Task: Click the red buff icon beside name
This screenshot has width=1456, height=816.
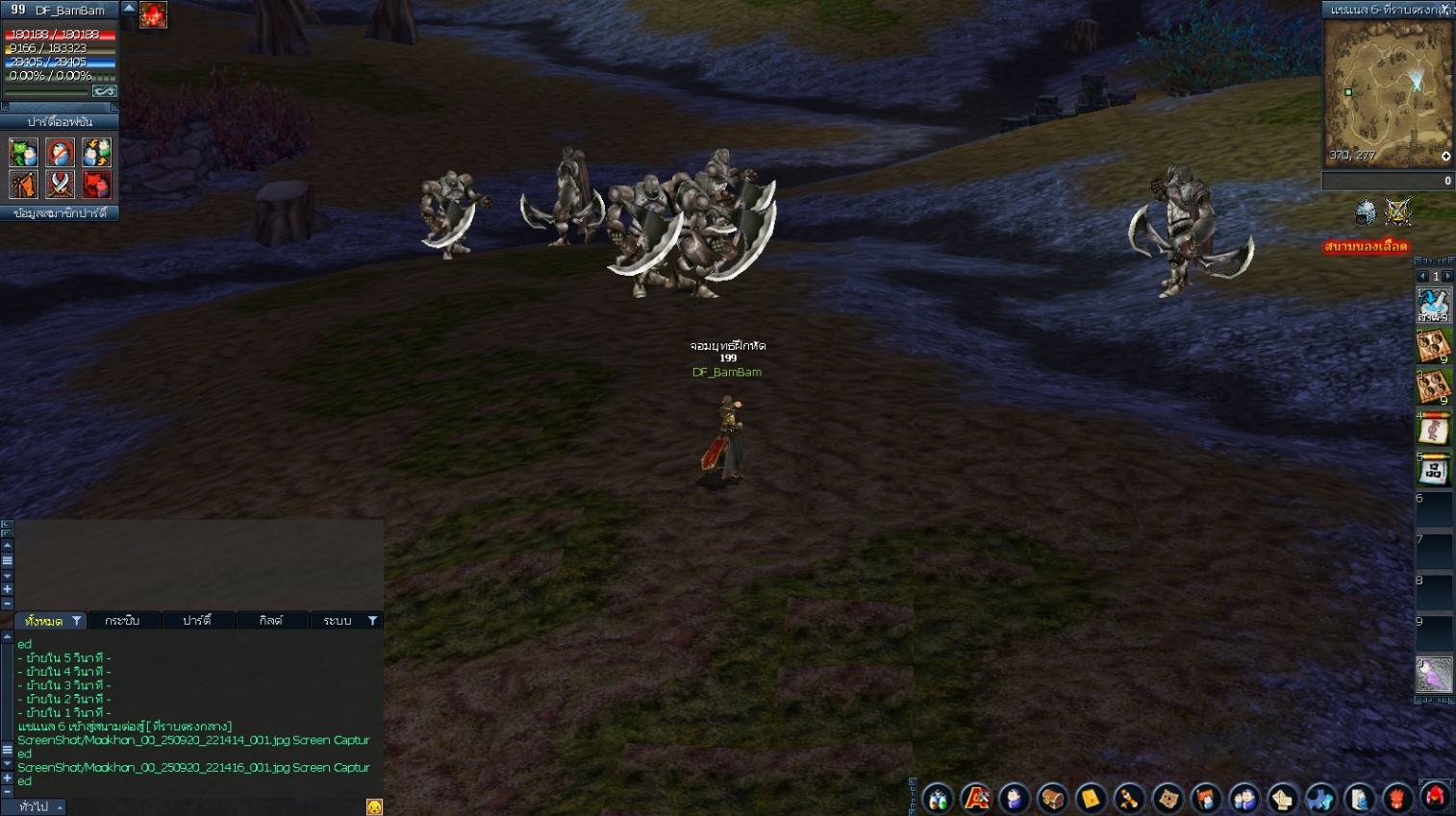Action: pos(153,14)
